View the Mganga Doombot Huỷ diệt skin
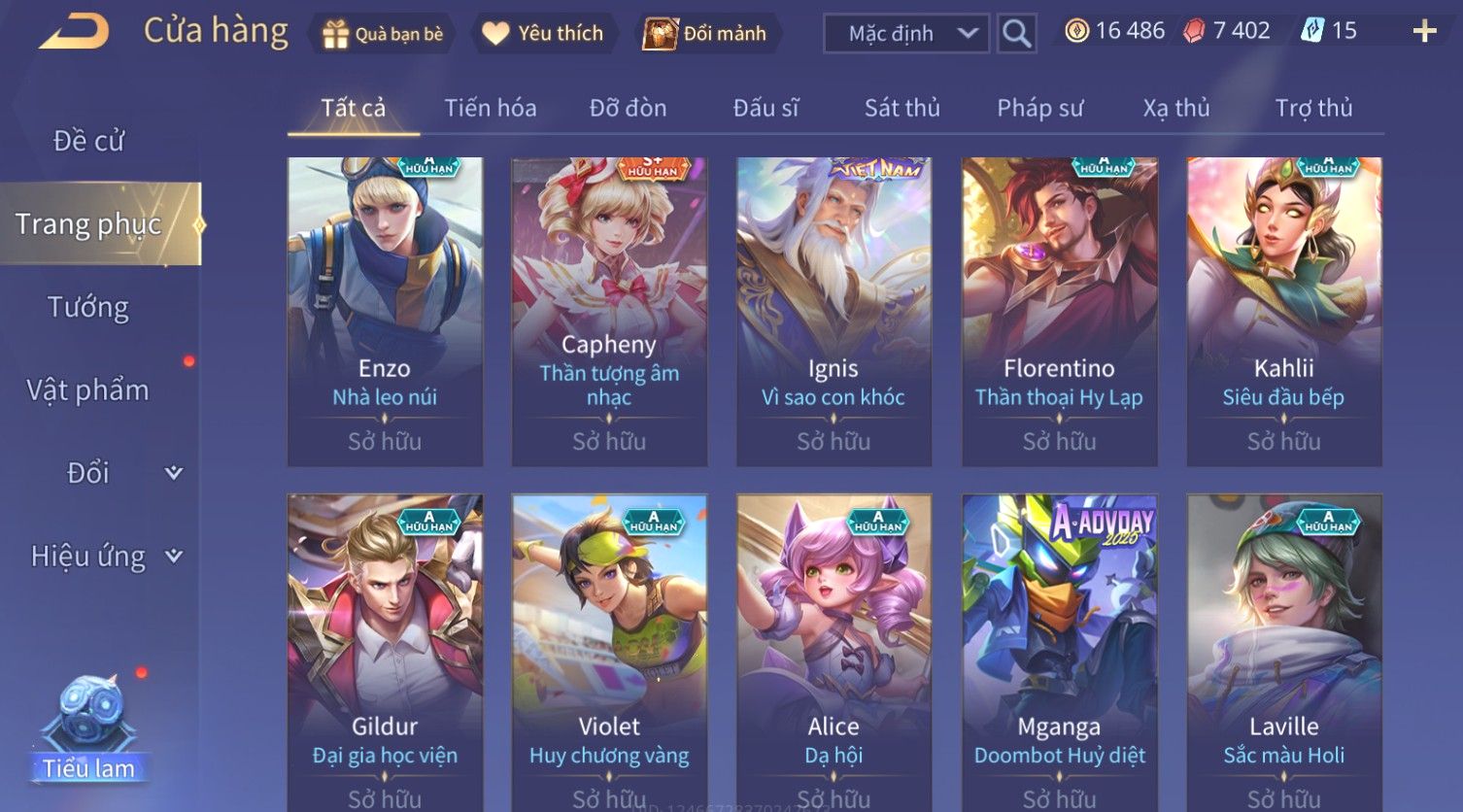Viewport: 1463px width, 812px height. [1059, 651]
